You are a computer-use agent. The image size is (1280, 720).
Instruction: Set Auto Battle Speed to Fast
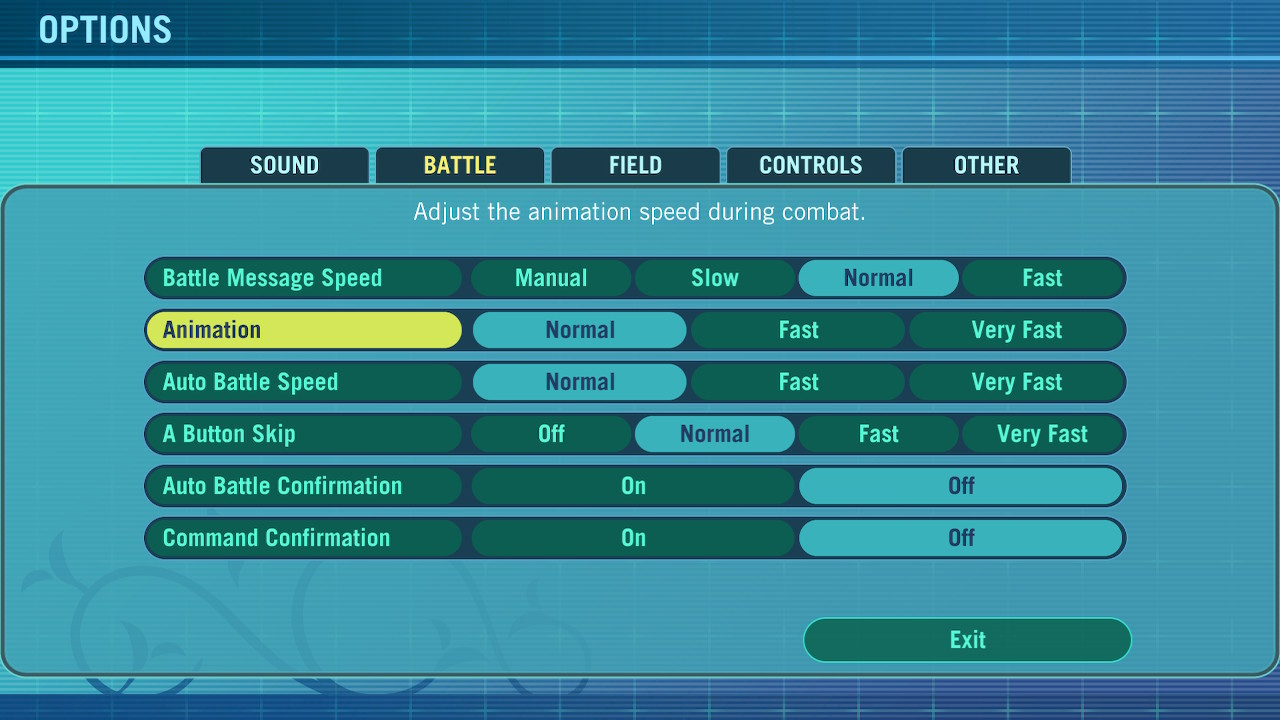pyautogui.click(x=798, y=382)
